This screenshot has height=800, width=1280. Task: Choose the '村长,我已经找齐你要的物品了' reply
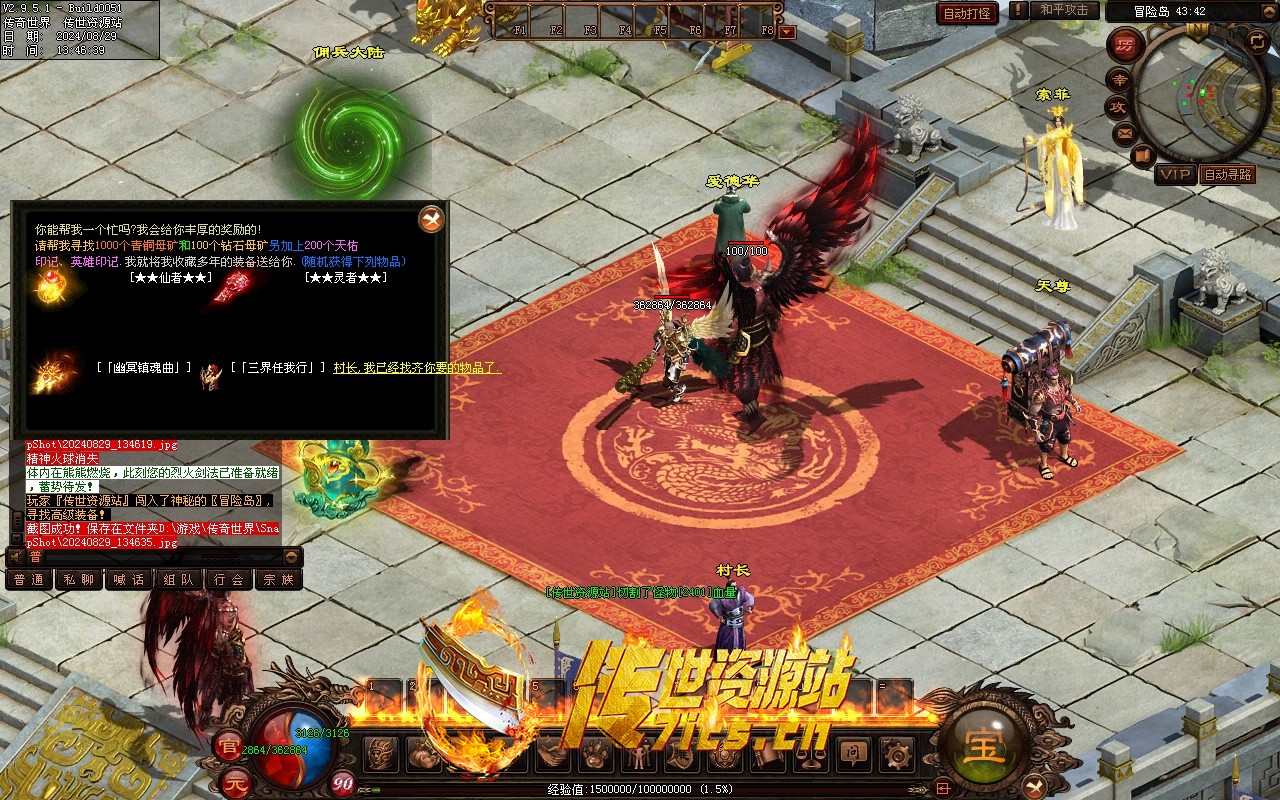[417, 368]
